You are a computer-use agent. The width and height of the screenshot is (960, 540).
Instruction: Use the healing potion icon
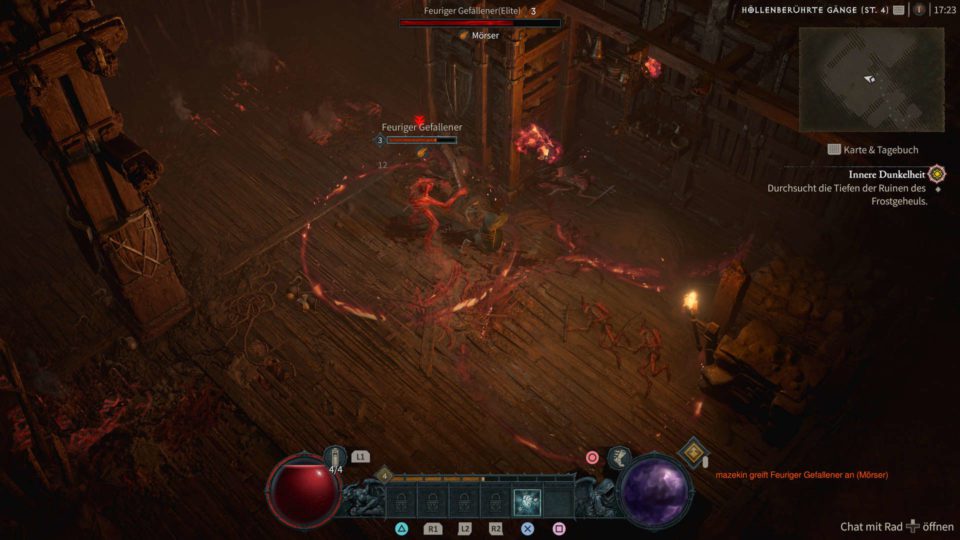[336, 458]
